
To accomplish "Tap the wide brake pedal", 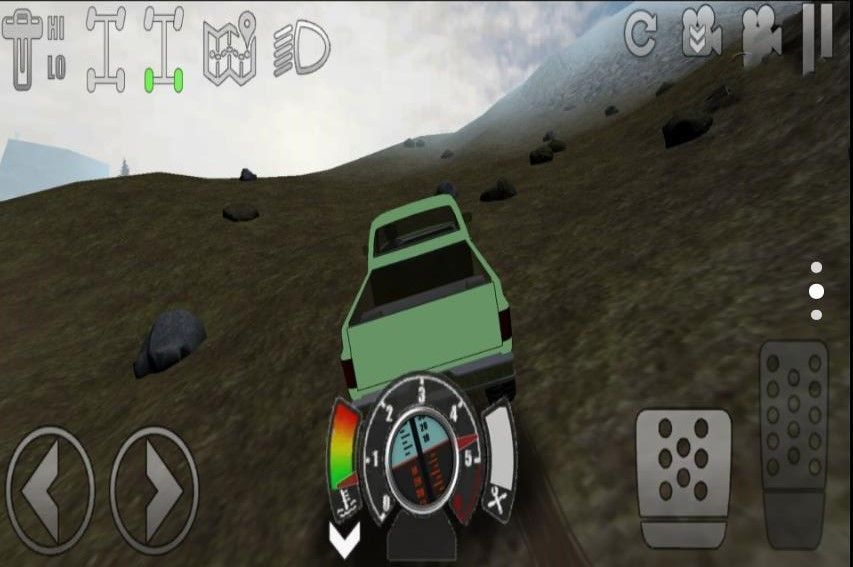I will coord(683,476).
